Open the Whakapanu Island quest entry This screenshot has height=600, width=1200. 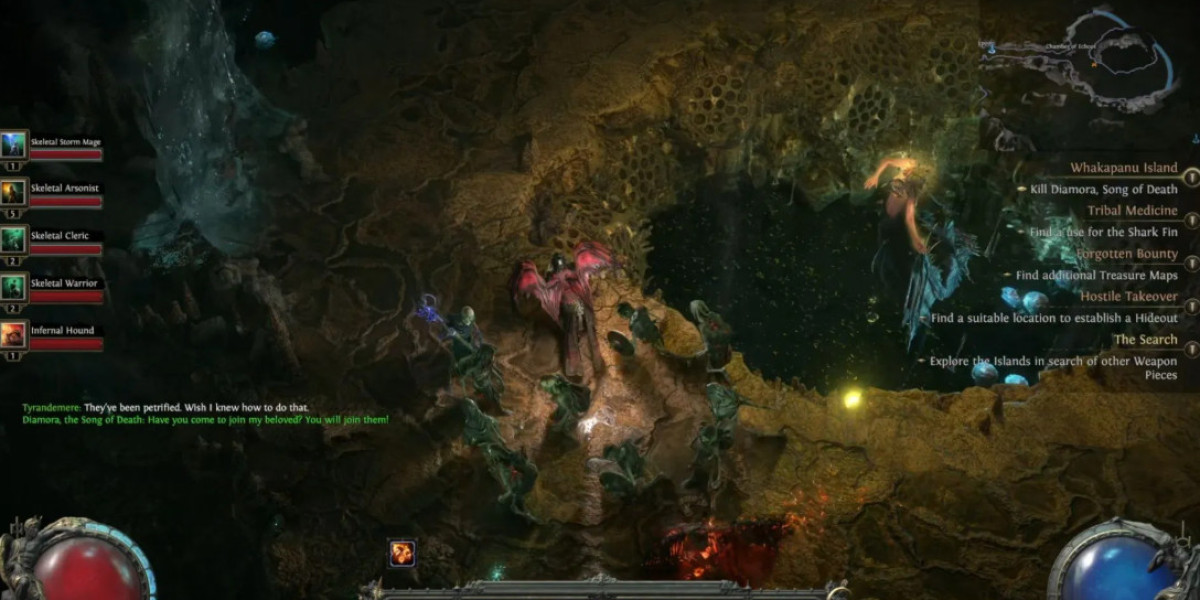pyautogui.click(x=1123, y=168)
